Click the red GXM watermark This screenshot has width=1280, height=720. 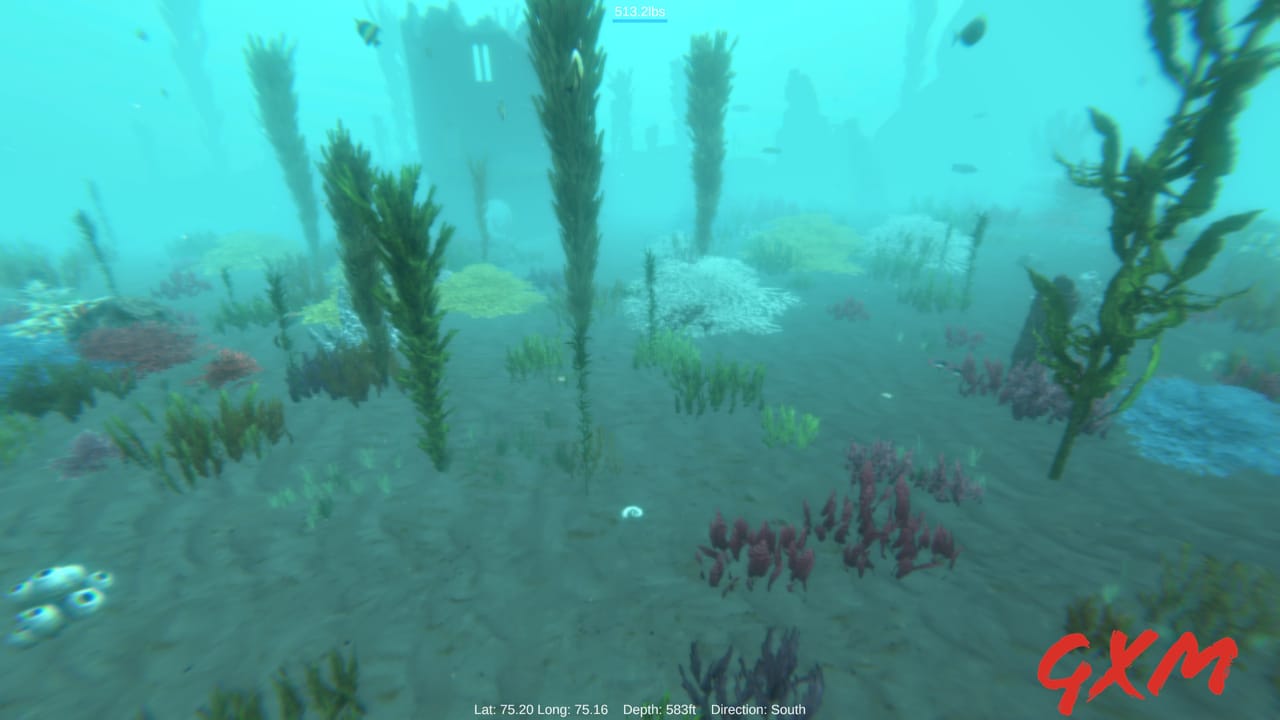(1142, 670)
